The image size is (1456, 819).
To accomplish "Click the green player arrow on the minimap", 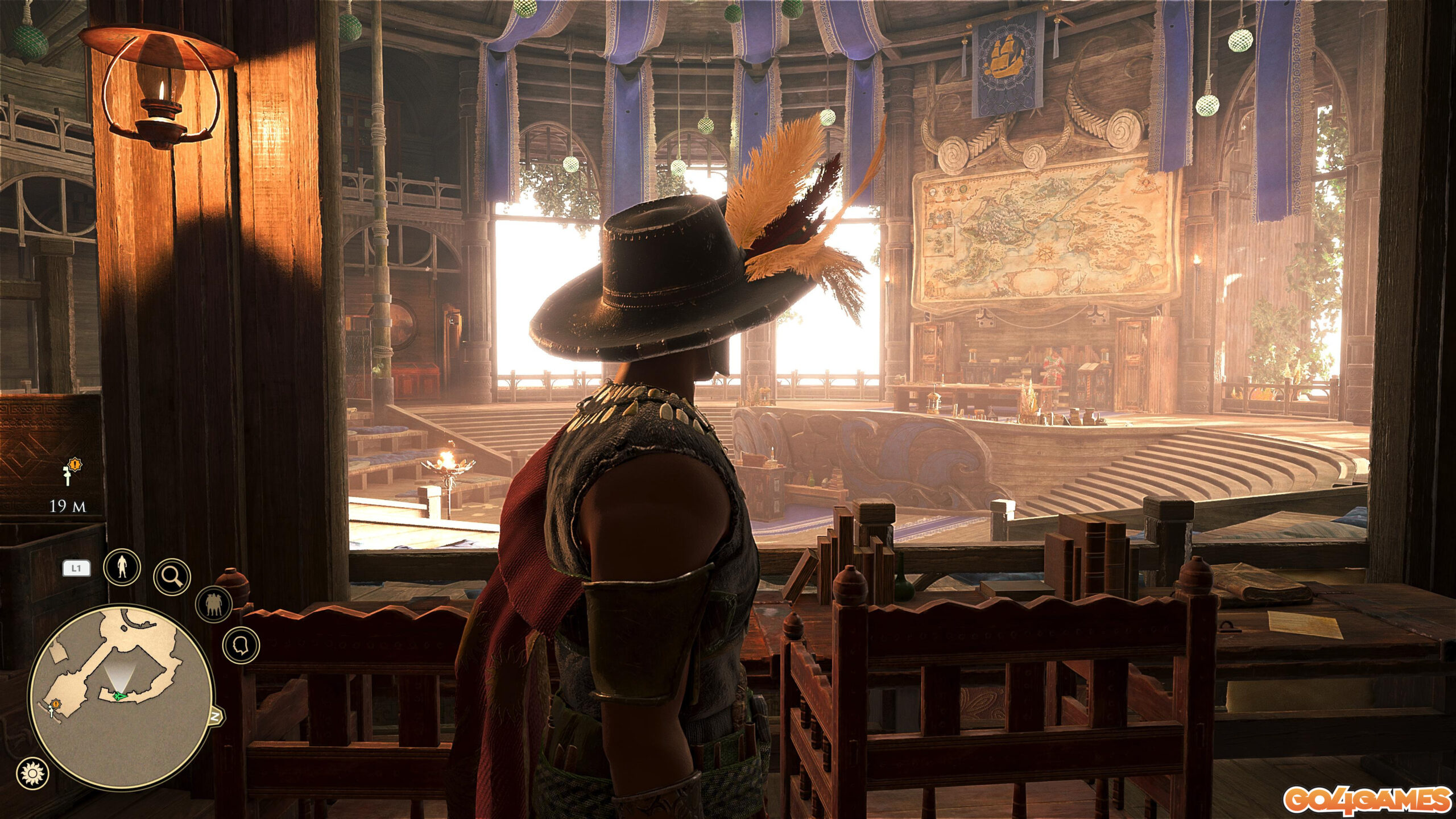I will (118, 696).
